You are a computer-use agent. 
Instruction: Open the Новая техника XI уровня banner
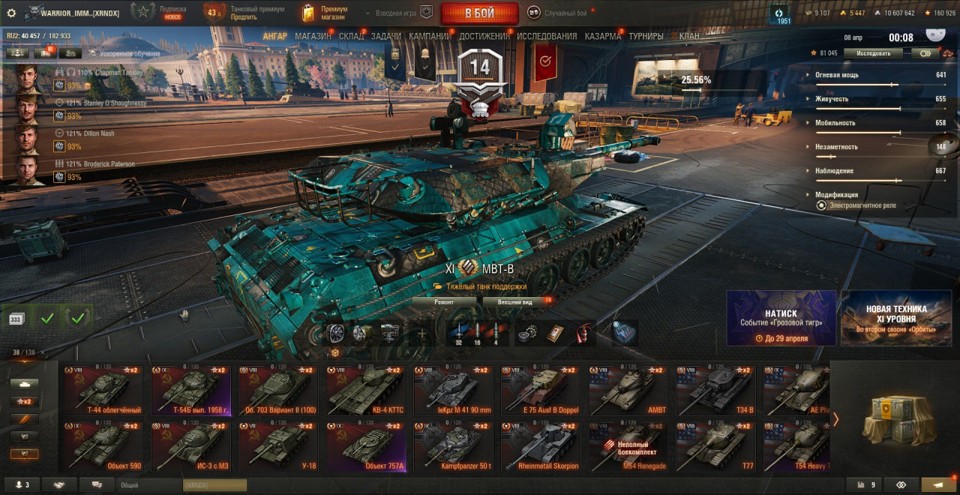click(896, 318)
